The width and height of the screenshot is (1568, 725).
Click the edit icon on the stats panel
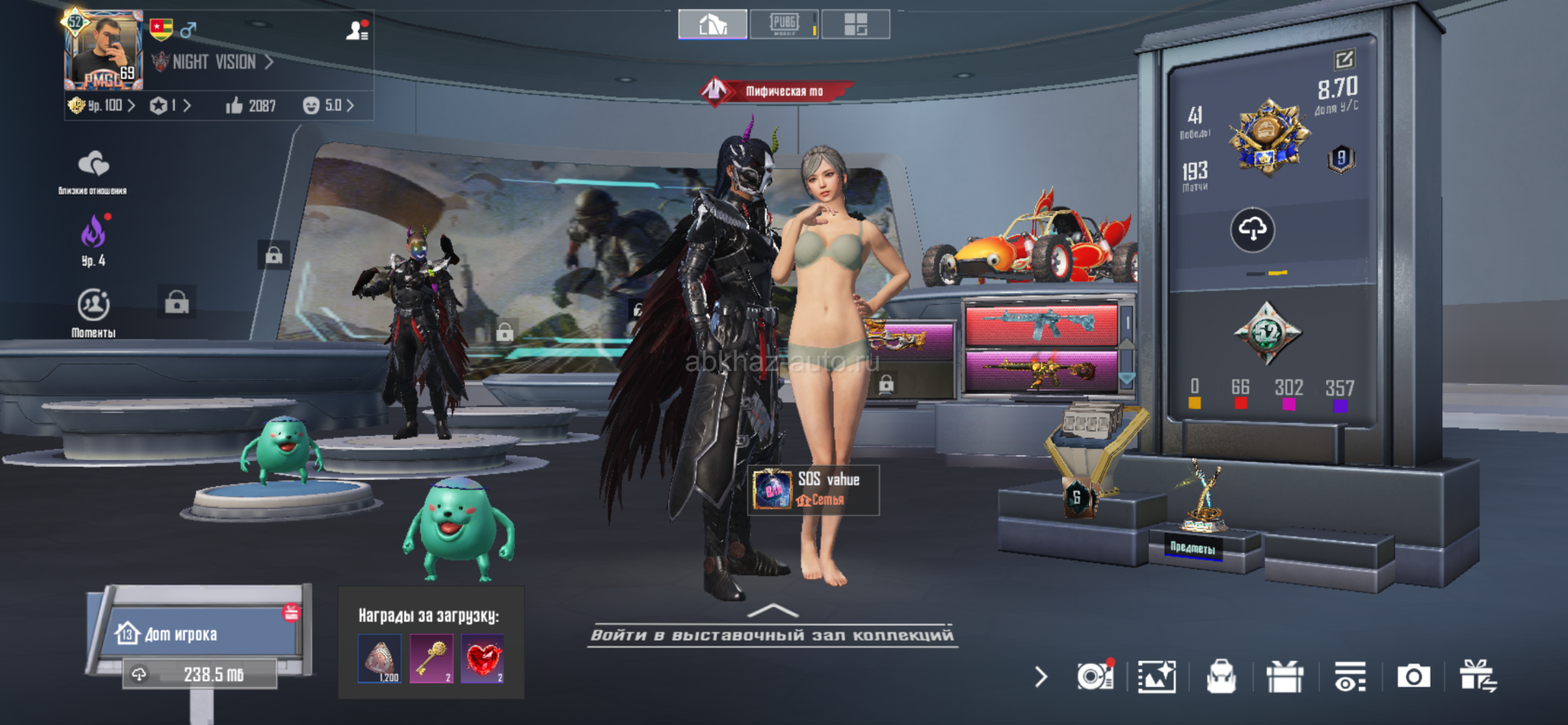pos(1344,60)
